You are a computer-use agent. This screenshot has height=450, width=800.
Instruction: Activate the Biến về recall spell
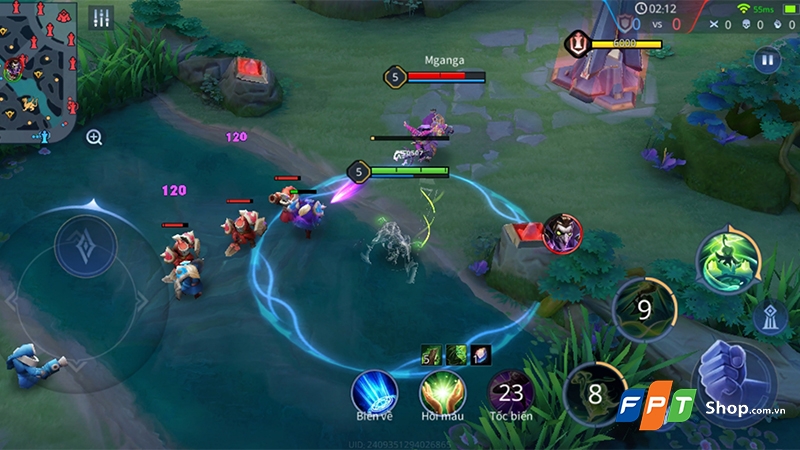[x=374, y=390]
